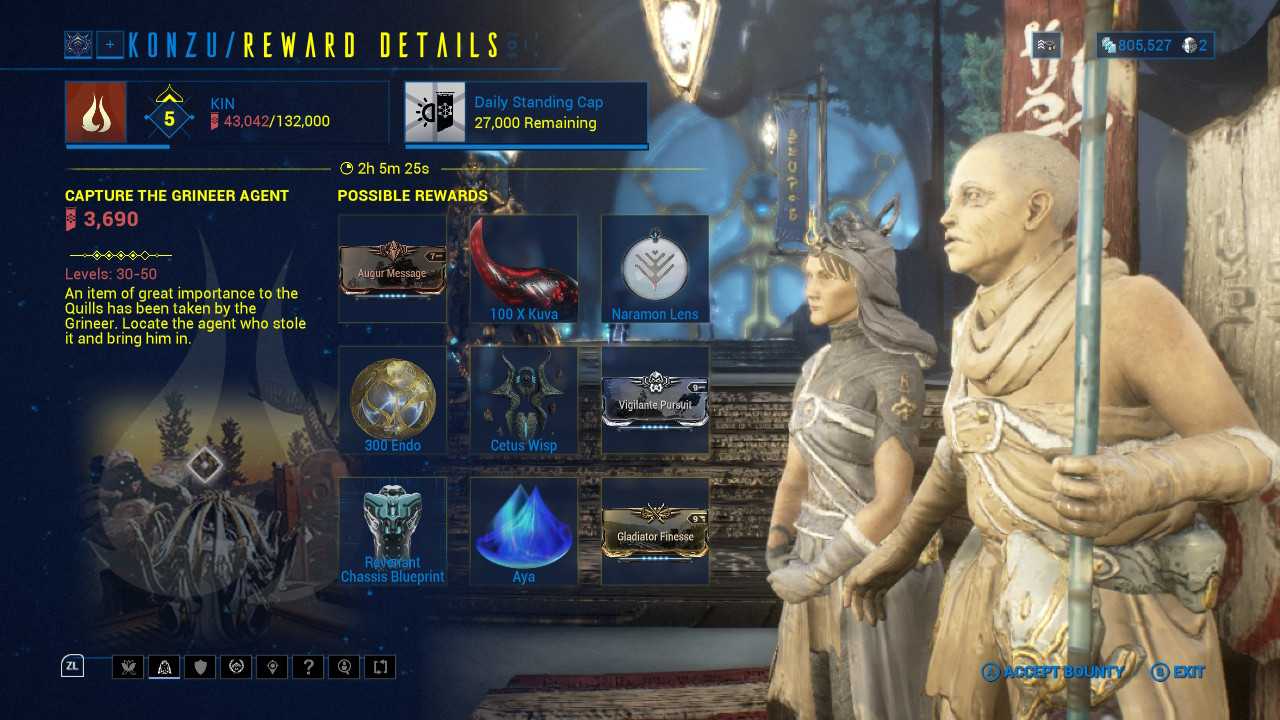Choose the Naramon Lens reward tile
The image size is (1280, 720).
click(655, 268)
